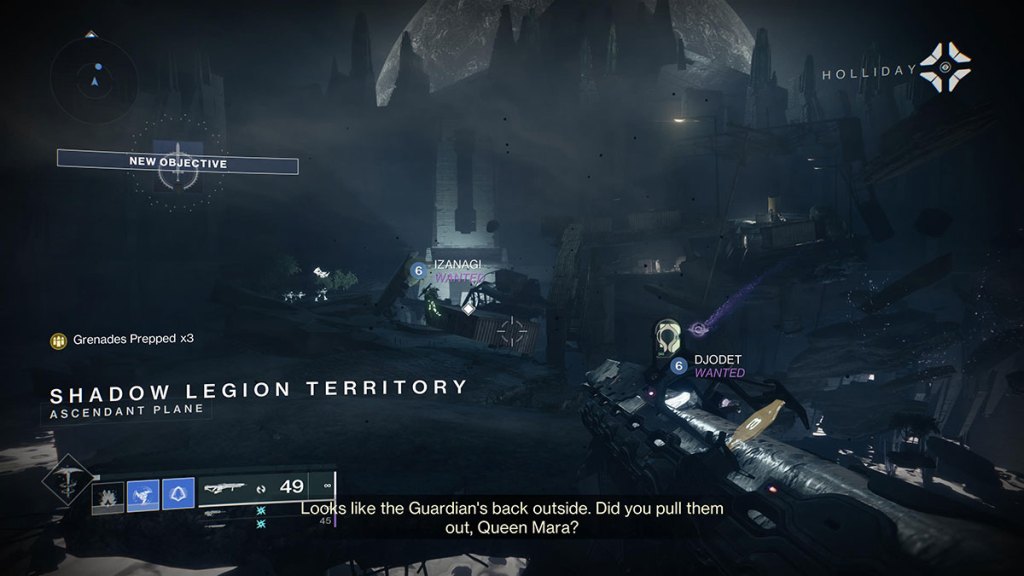Select the equipped kinetic weapon icon
The height and width of the screenshot is (576, 1024).
coord(224,488)
